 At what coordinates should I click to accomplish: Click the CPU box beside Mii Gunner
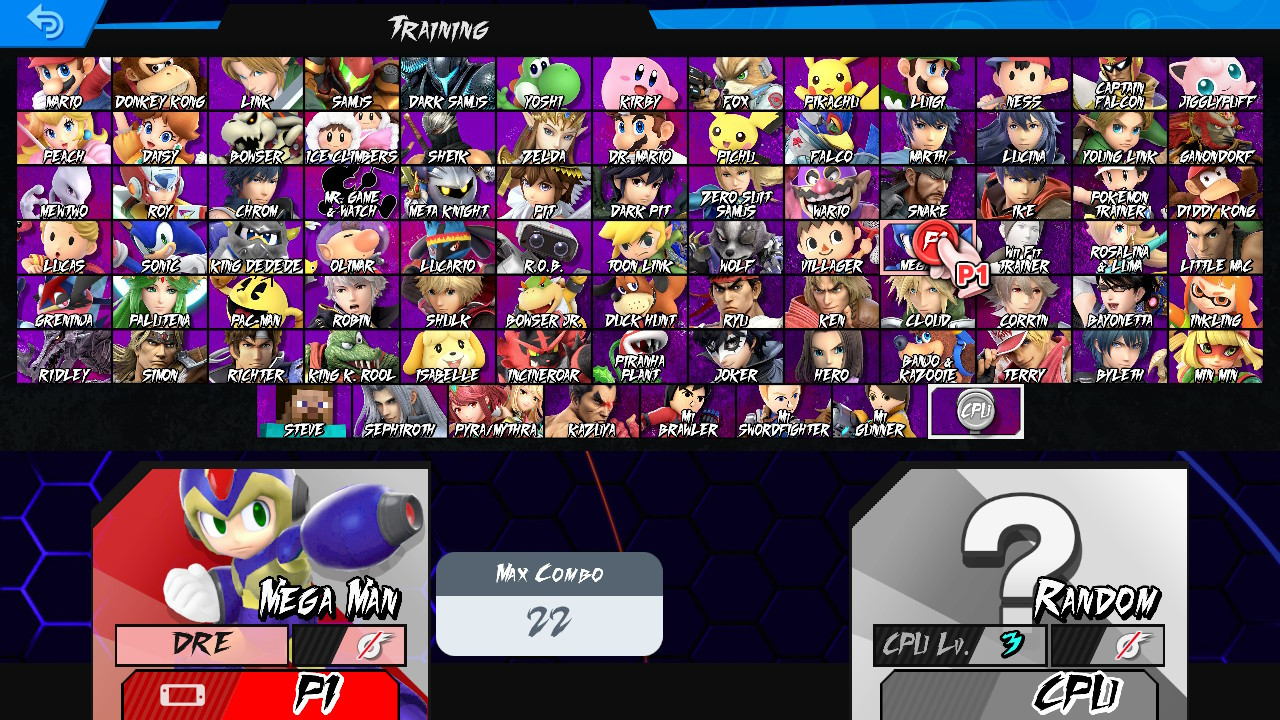pyautogui.click(x=977, y=411)
